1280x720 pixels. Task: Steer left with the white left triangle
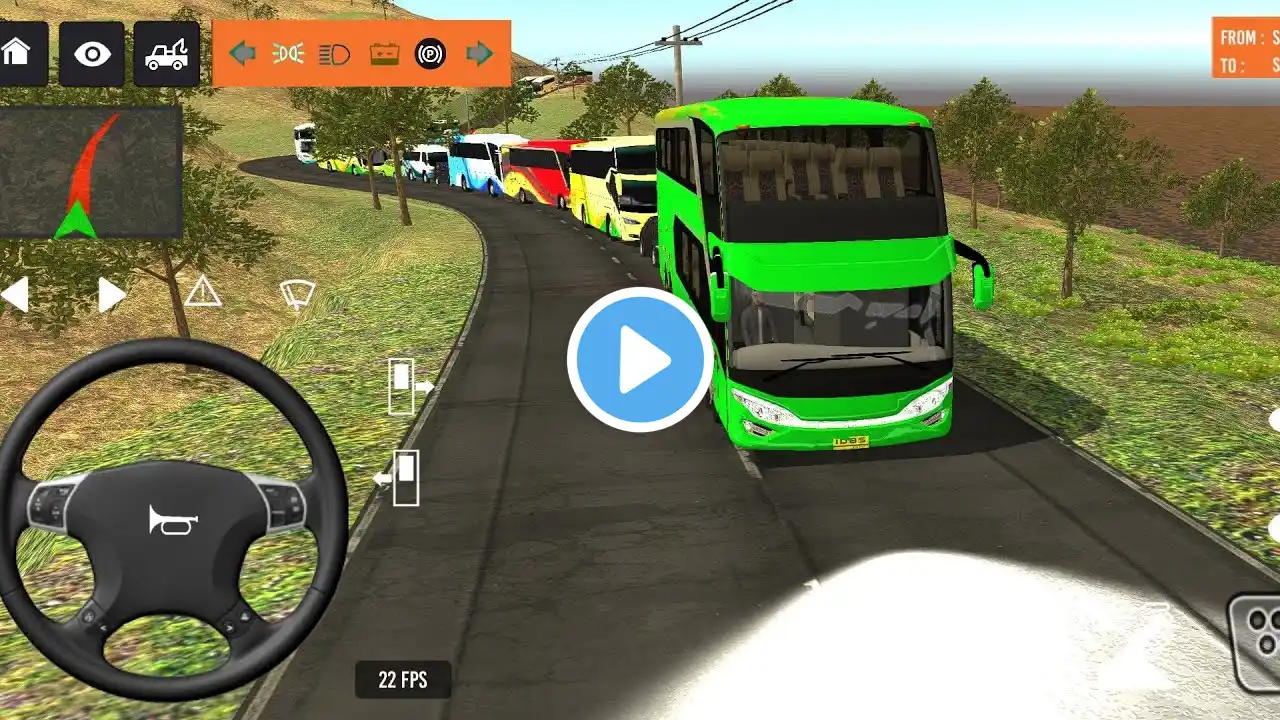click(14, 295)
